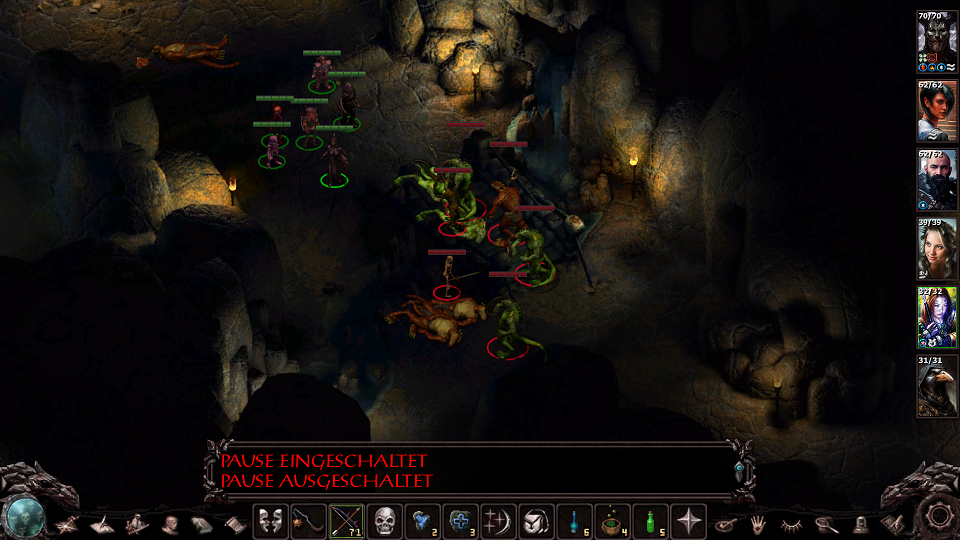Use the green bottle quick item
Viewport: 960px width, 540px height.
(651, 521)
